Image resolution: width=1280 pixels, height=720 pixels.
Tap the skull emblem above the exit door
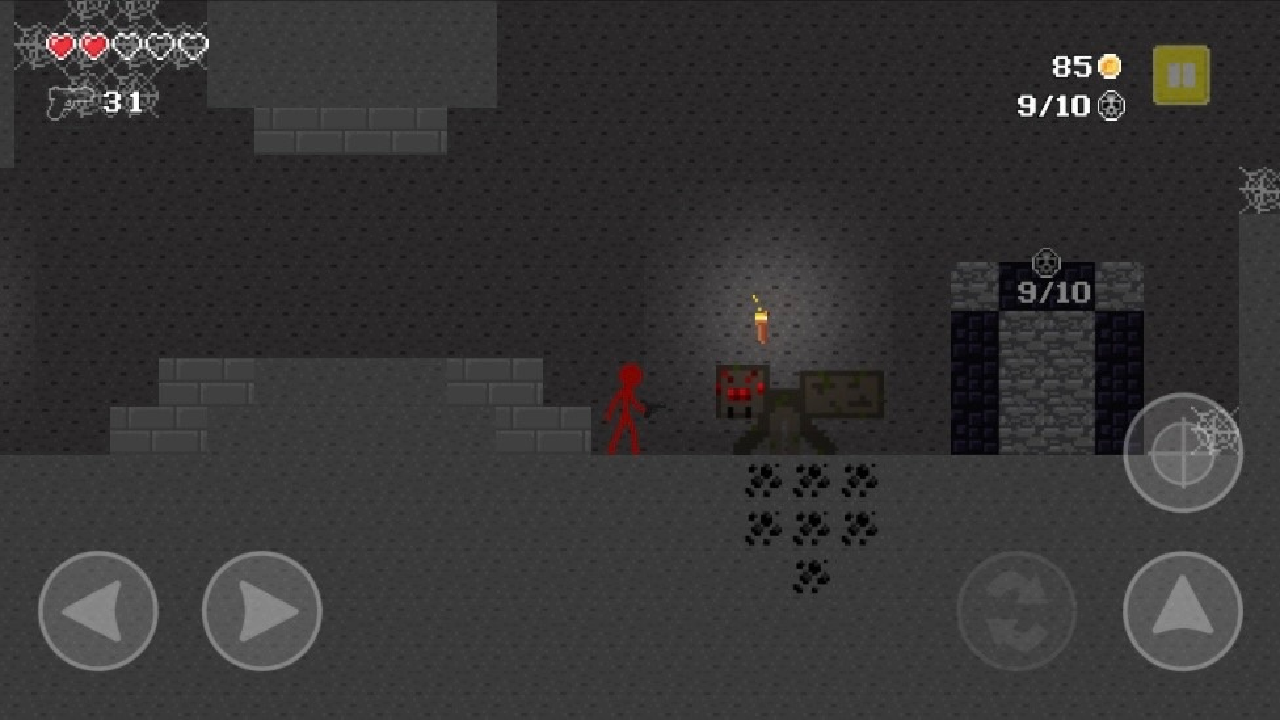(x=1047, y=264)
